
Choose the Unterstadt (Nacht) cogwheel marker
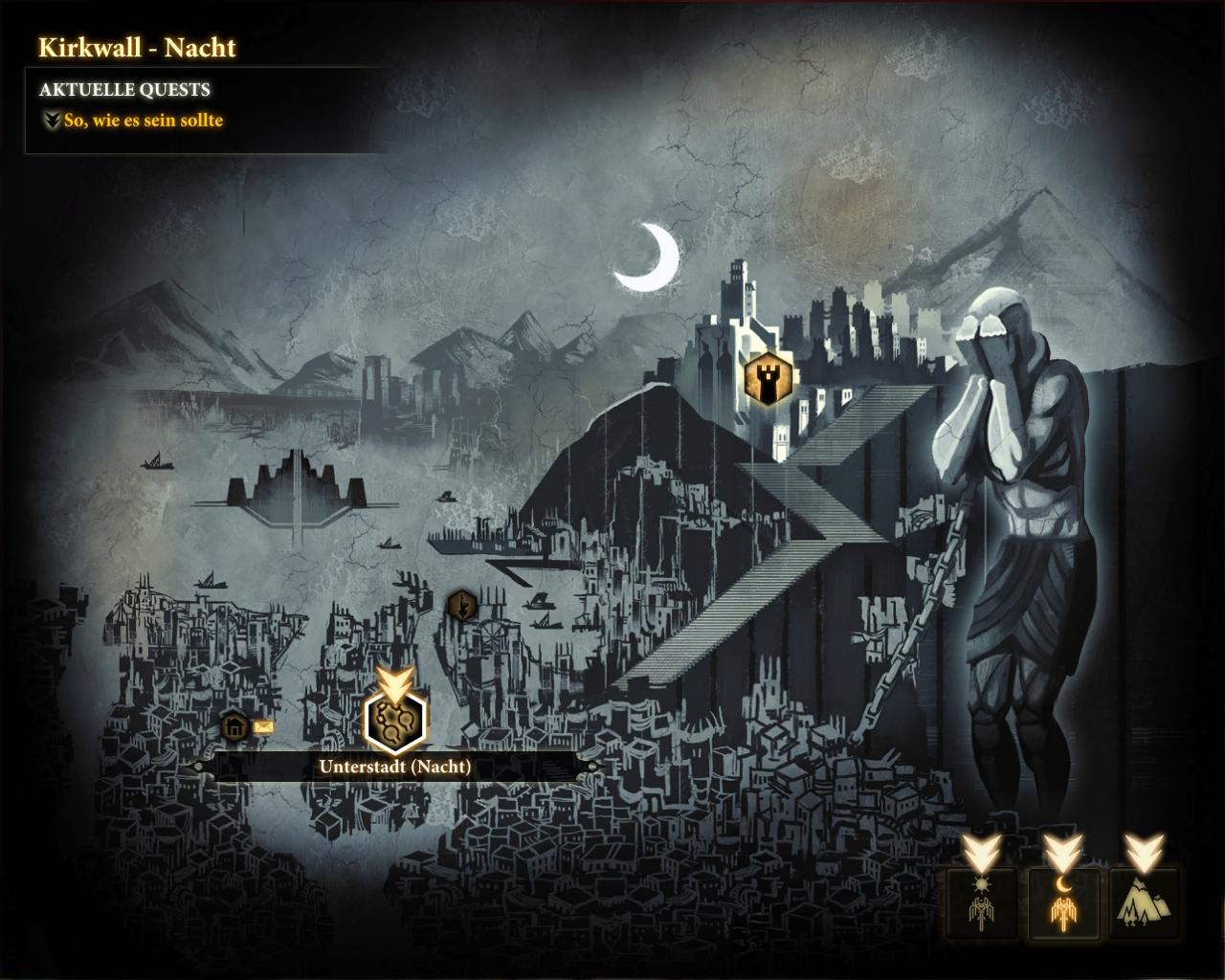[x=396, y=720]
